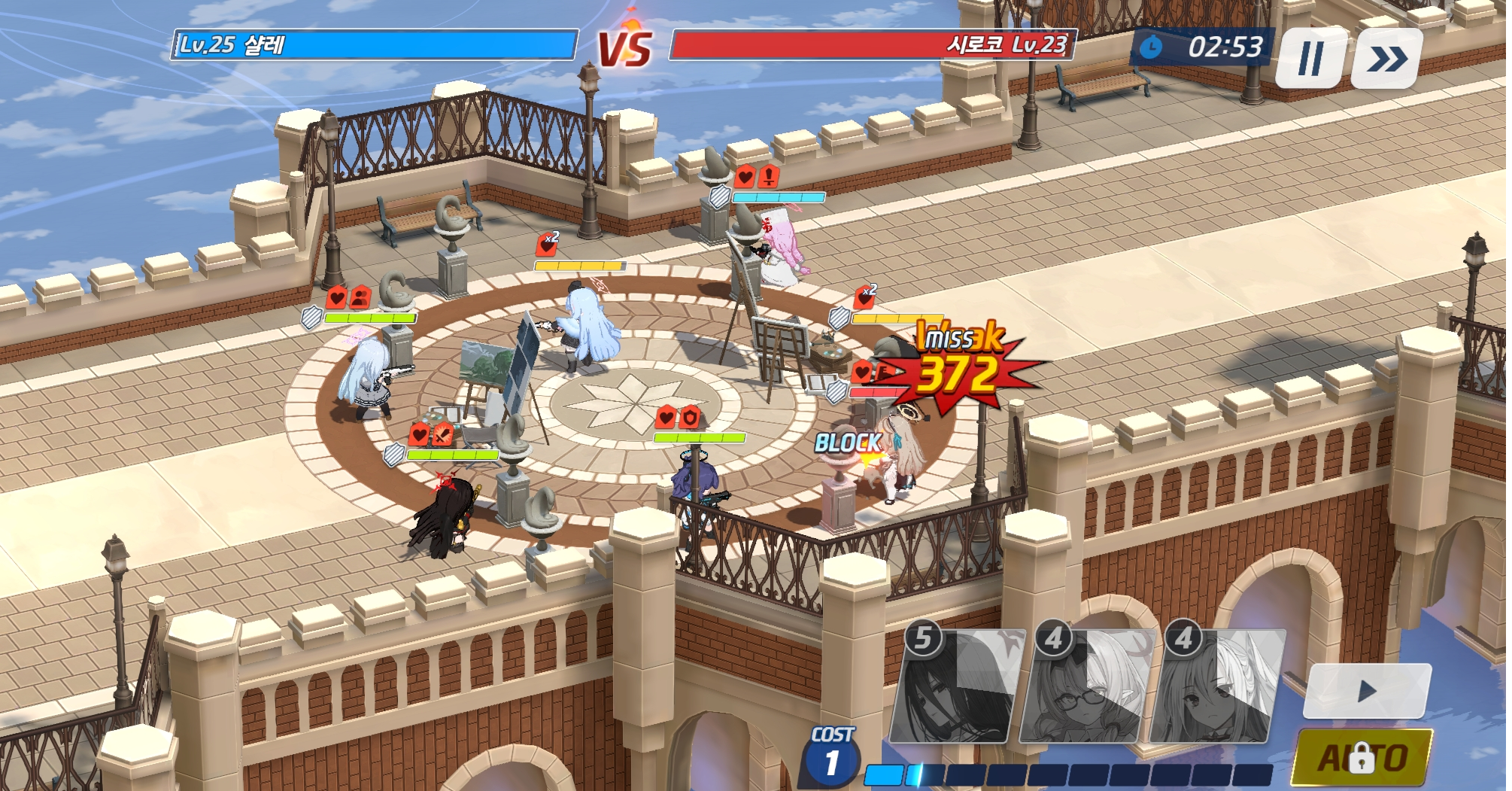Pause the battle
This screenshot has height=791, width=1512.
pos(1310,58)
